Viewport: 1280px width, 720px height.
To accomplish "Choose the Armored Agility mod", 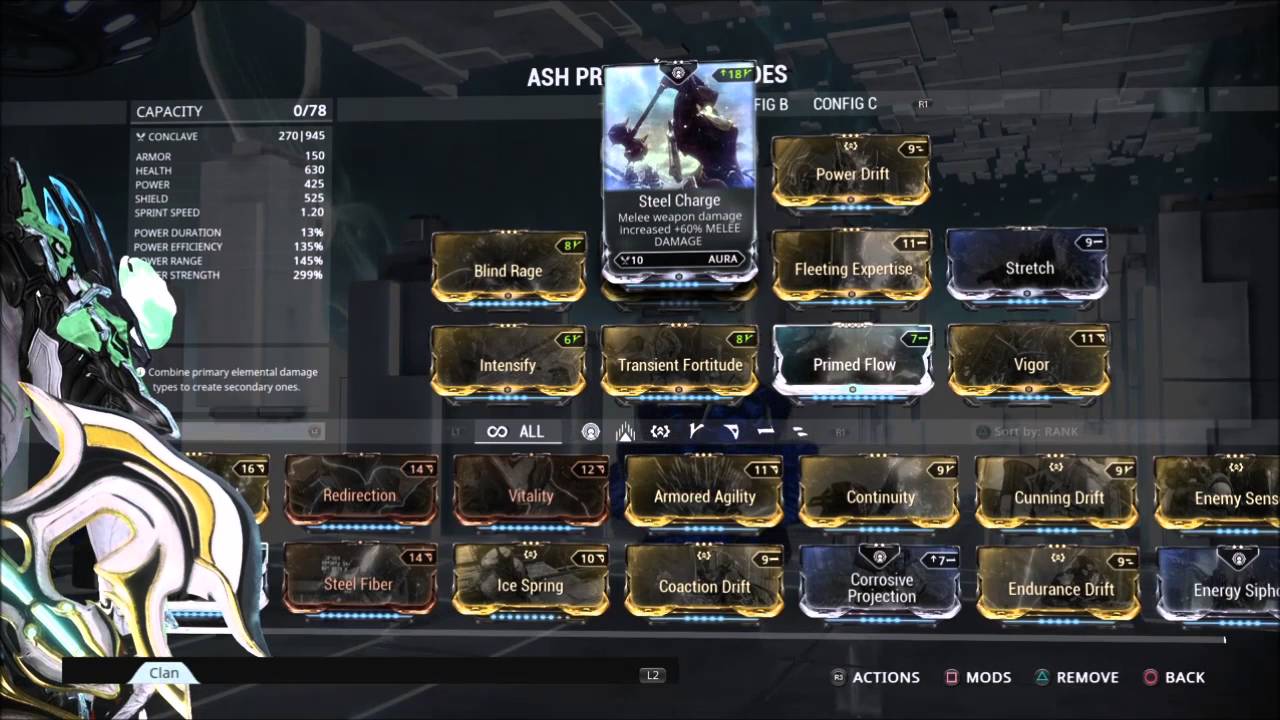I will click(704, 495).
